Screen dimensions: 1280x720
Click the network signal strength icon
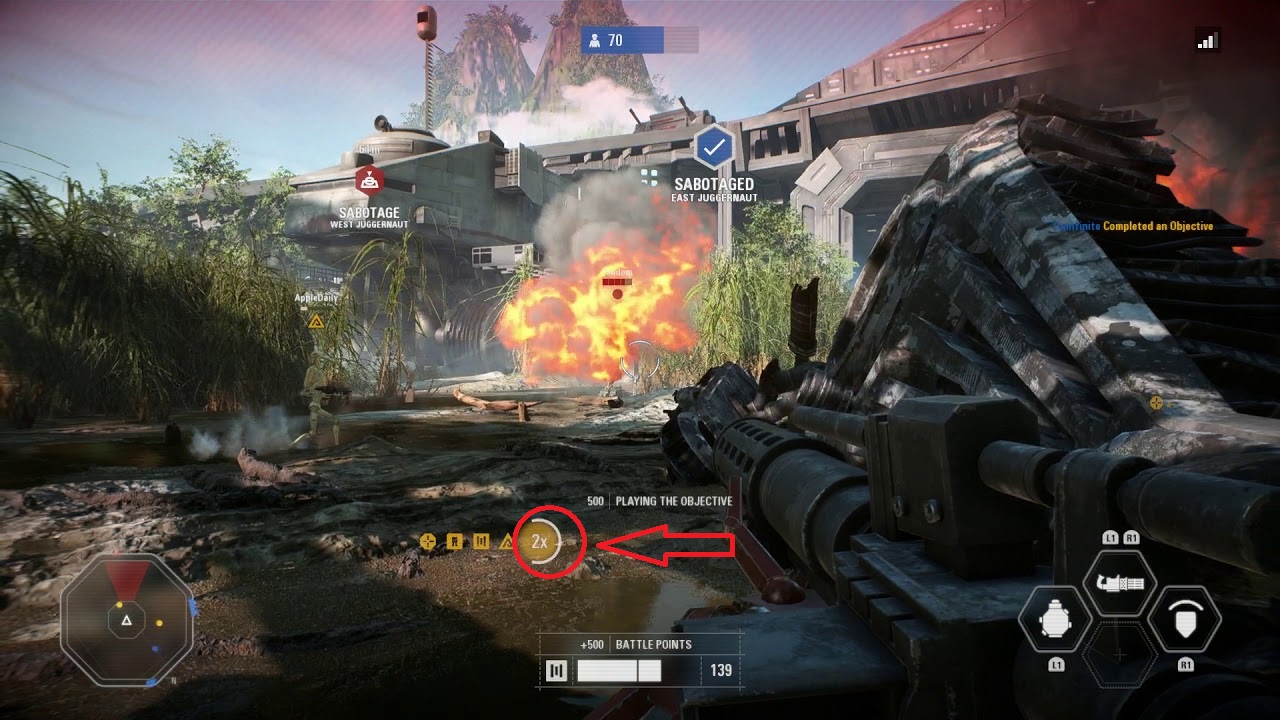[1207, 40]
